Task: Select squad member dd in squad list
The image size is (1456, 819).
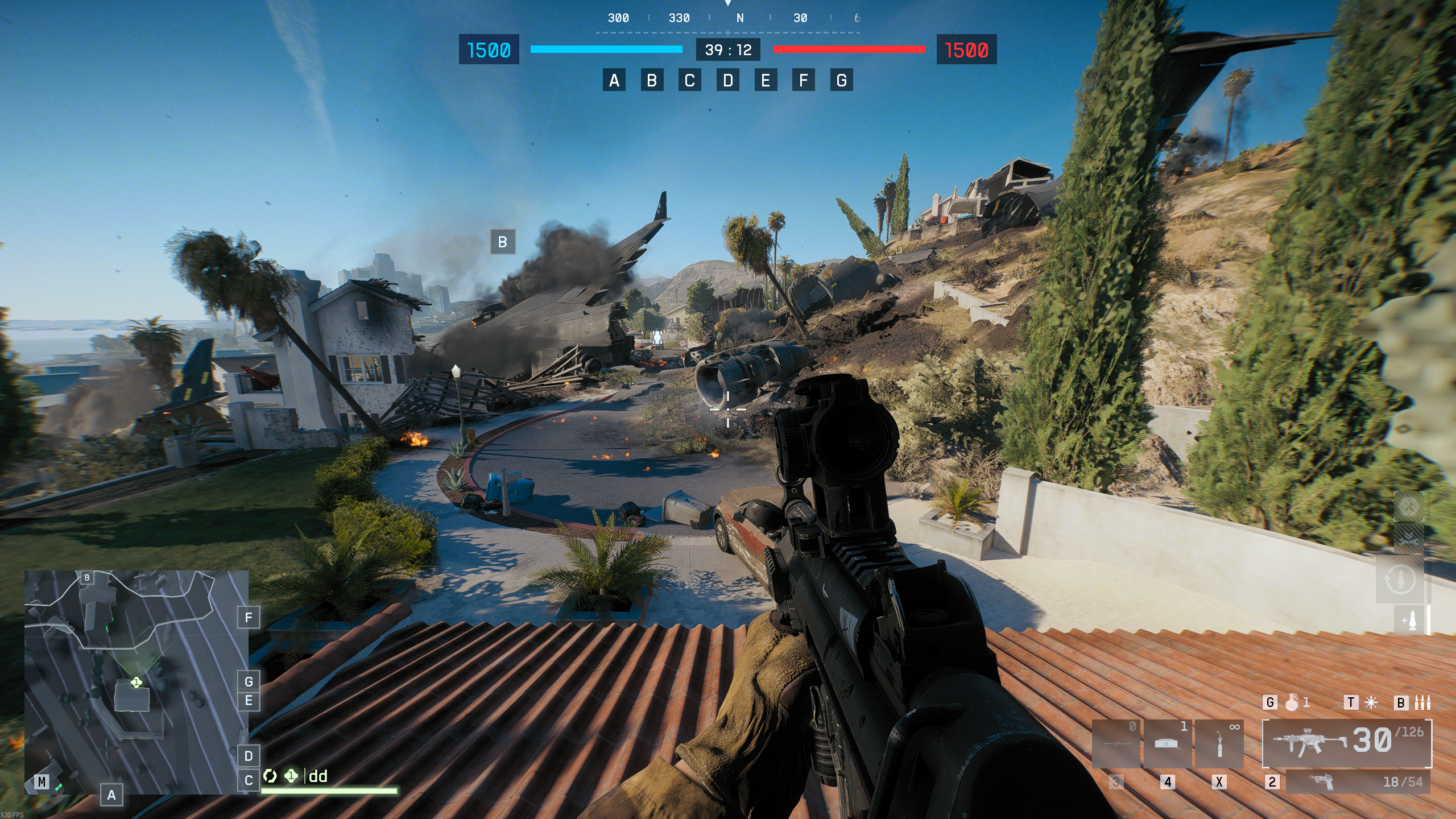Action: click(x=318, y=776)
